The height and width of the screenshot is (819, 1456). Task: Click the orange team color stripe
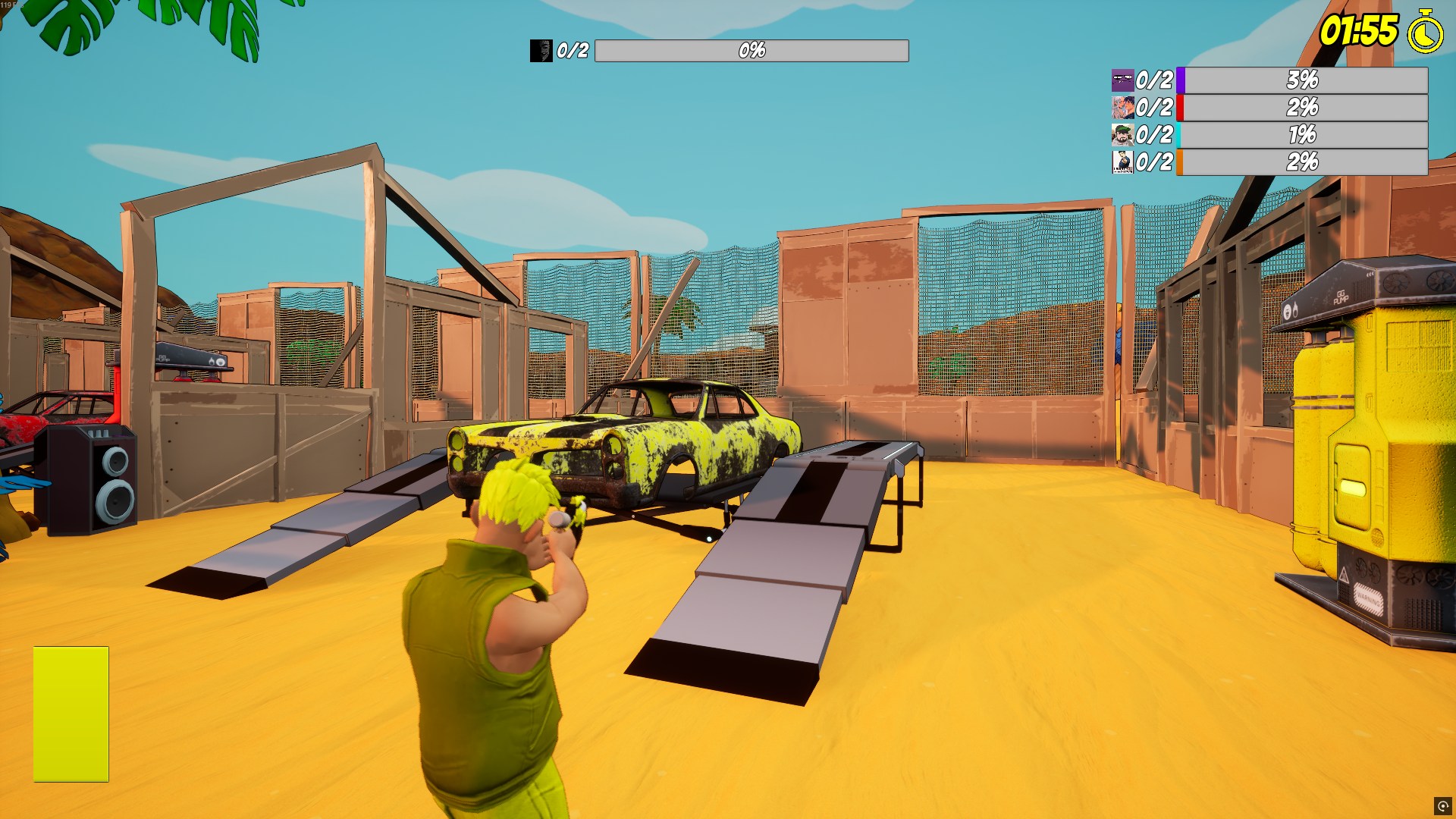[x=1180, y=163]
